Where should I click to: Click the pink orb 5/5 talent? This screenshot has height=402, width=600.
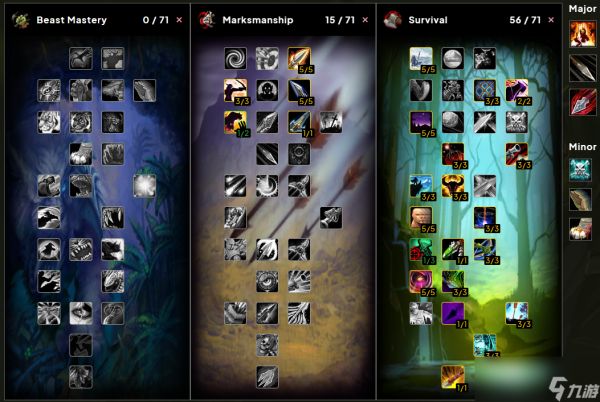click(421, 281)
